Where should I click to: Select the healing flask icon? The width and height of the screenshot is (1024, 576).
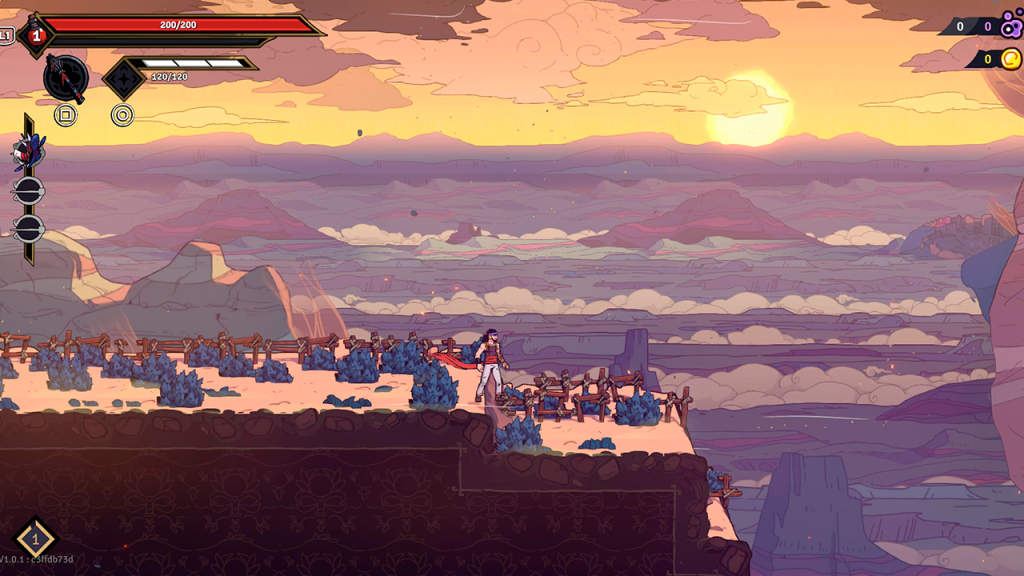click(34, 33)
